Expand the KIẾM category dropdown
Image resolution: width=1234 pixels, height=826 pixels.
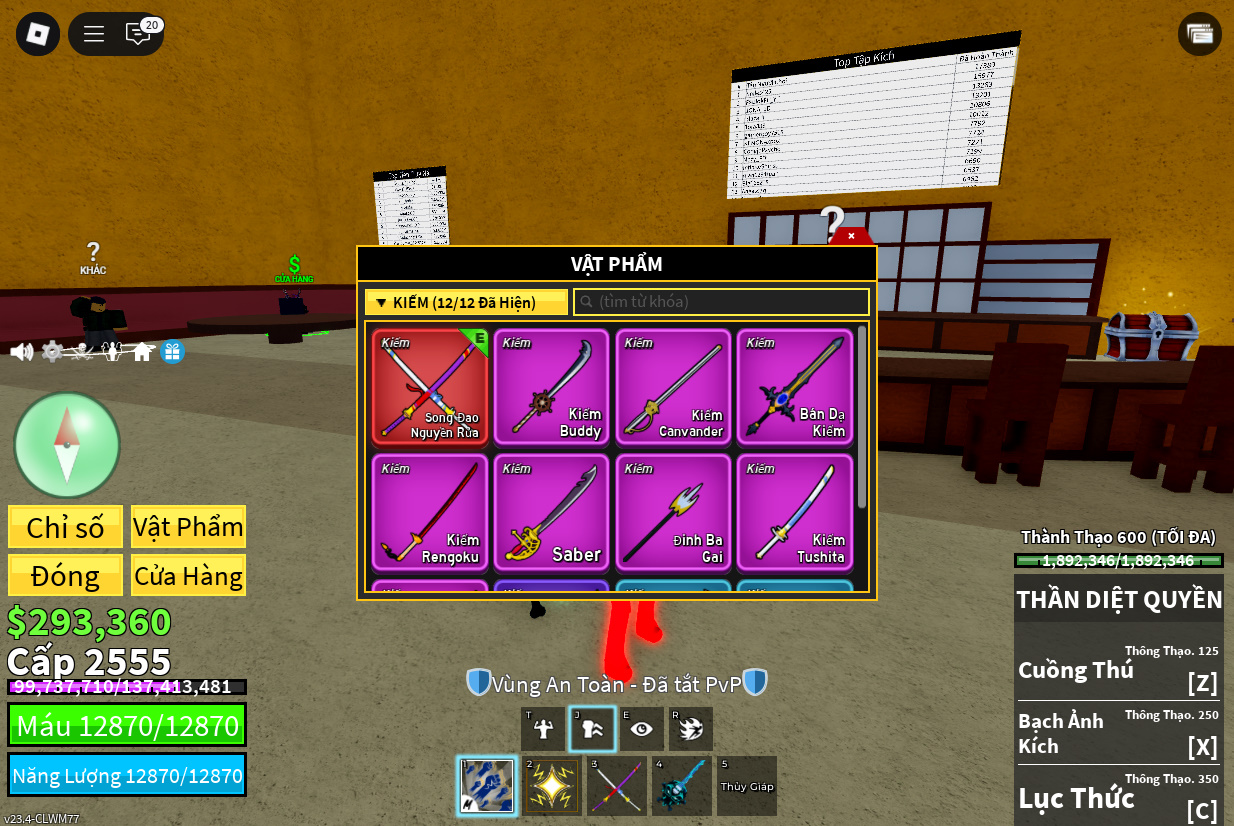(x=466, y=302)
